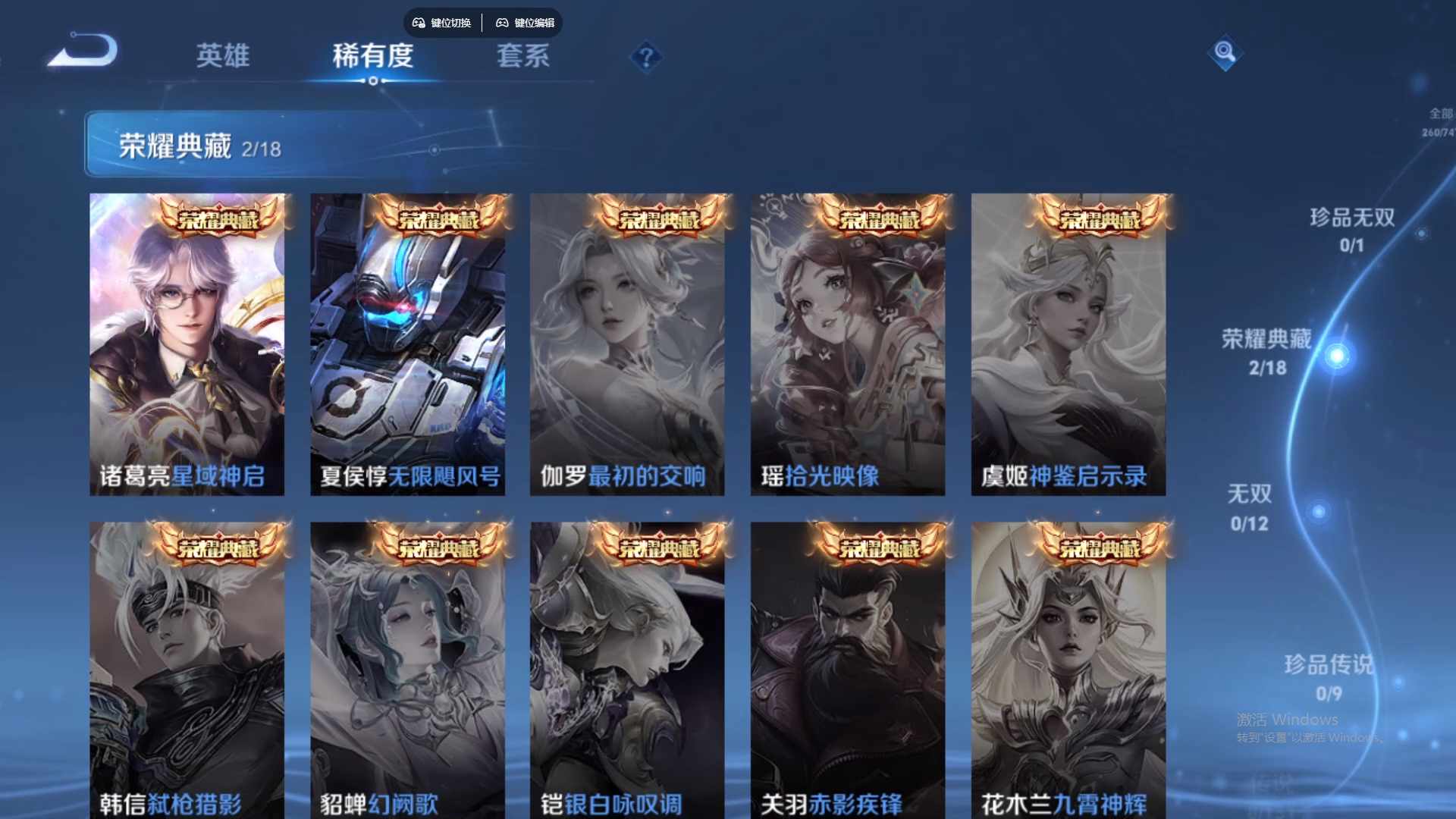Viewport: 1456px width, 819px height.
Task: Switch to the 套系 tab
Action: click(x=525, y=56)
